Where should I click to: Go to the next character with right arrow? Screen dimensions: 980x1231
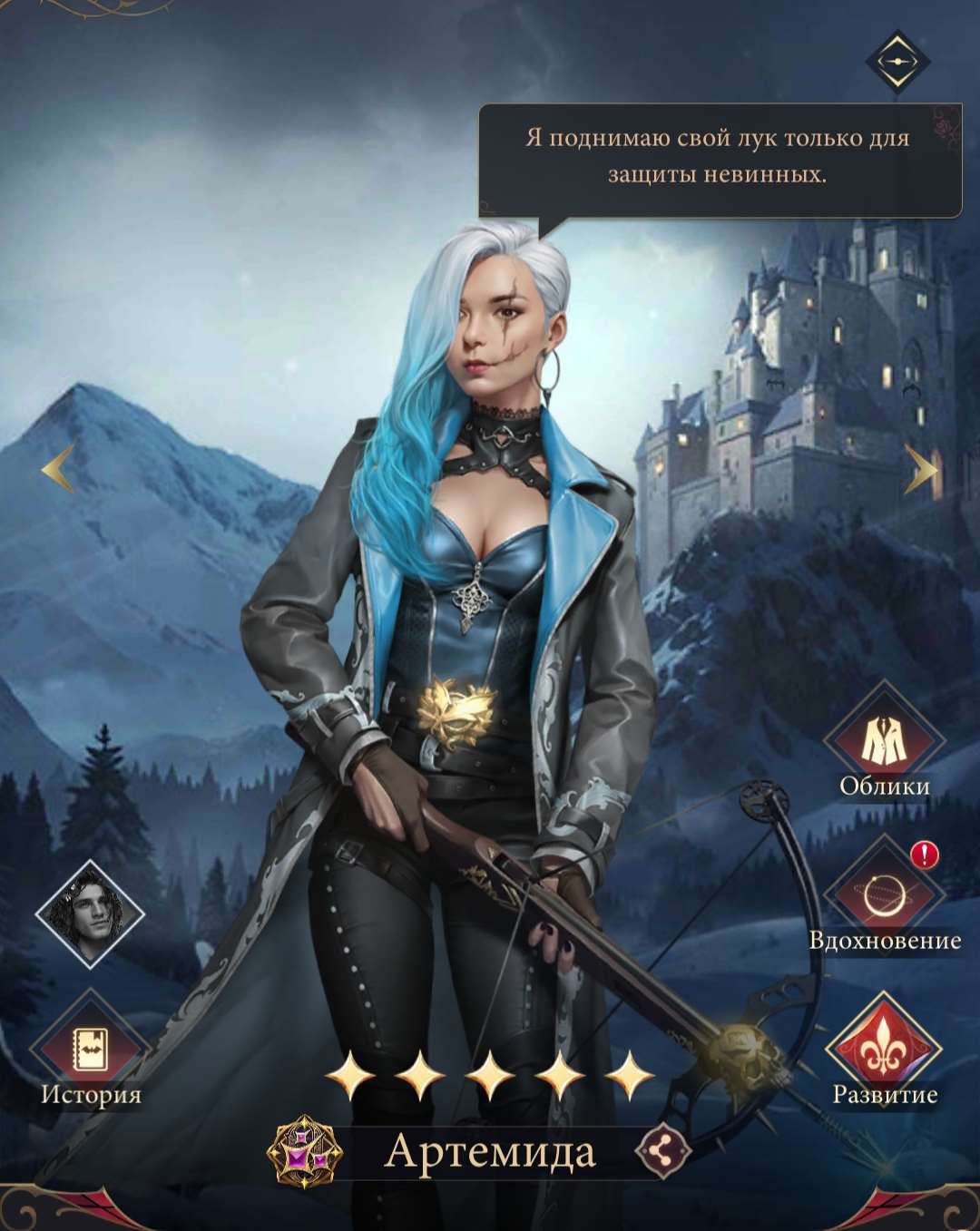921,470
